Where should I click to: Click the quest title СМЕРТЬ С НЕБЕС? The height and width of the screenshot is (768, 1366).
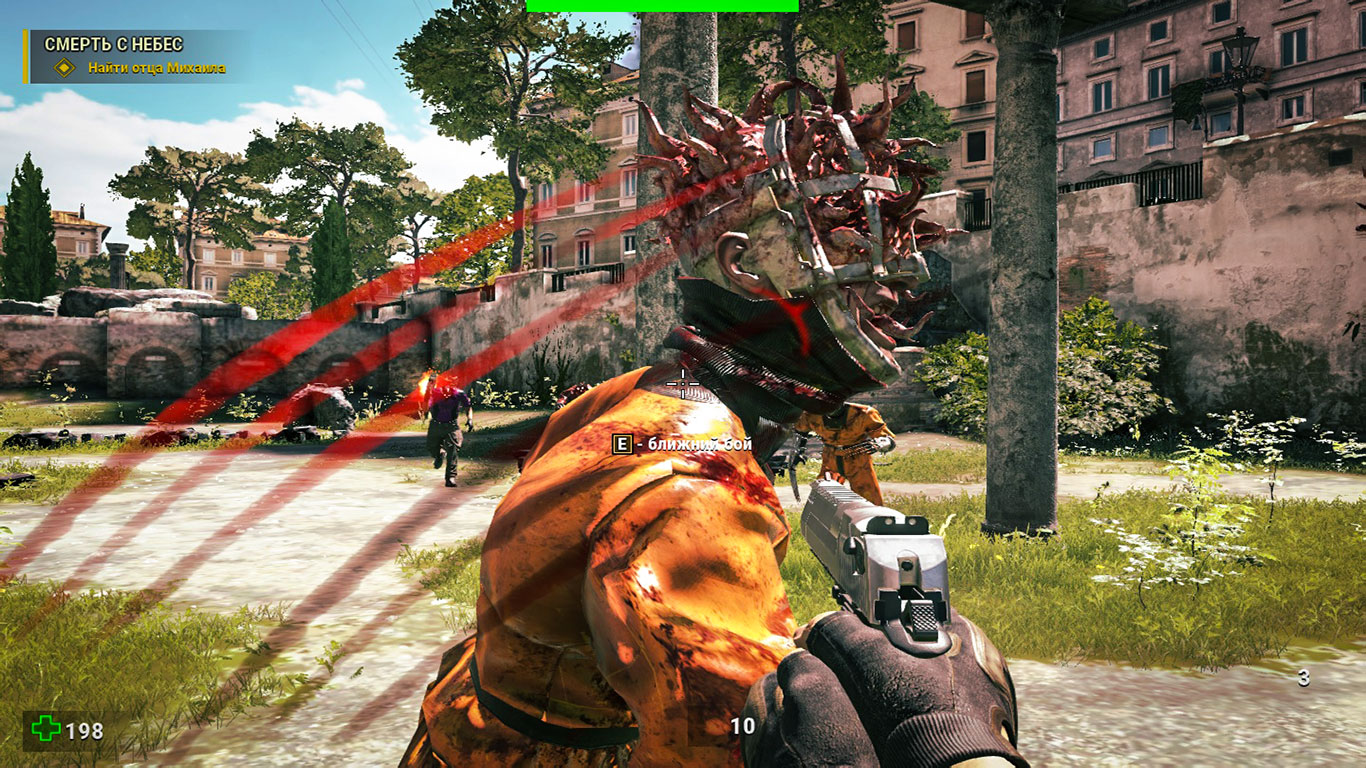[112, 44]
